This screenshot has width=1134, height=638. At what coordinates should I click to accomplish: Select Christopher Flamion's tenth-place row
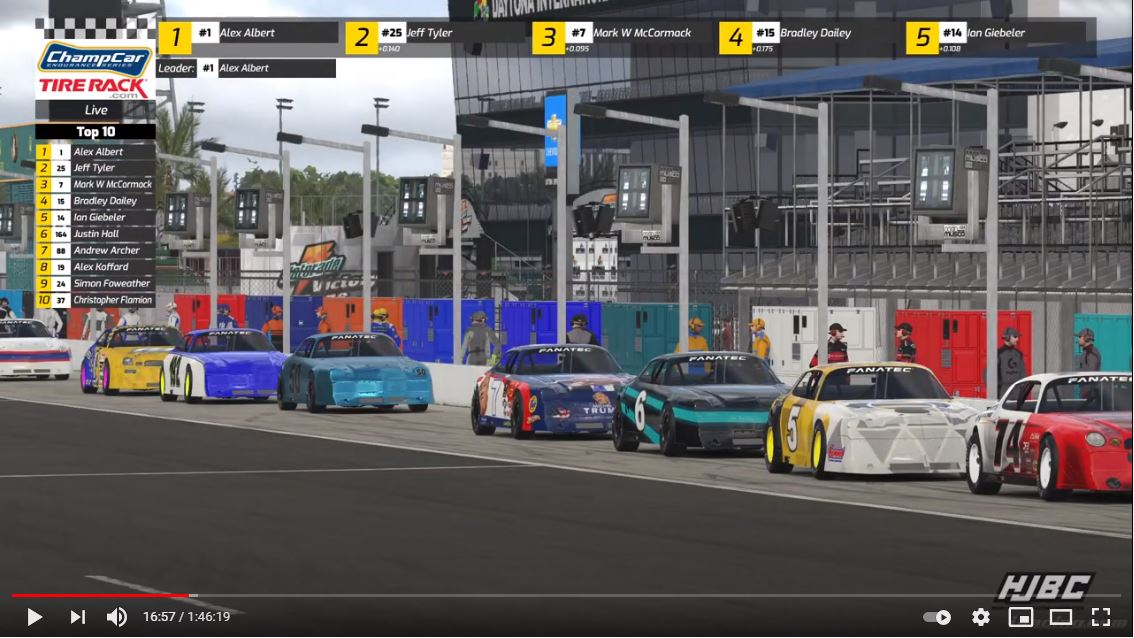pyautogui.click(x=95, y=300)
